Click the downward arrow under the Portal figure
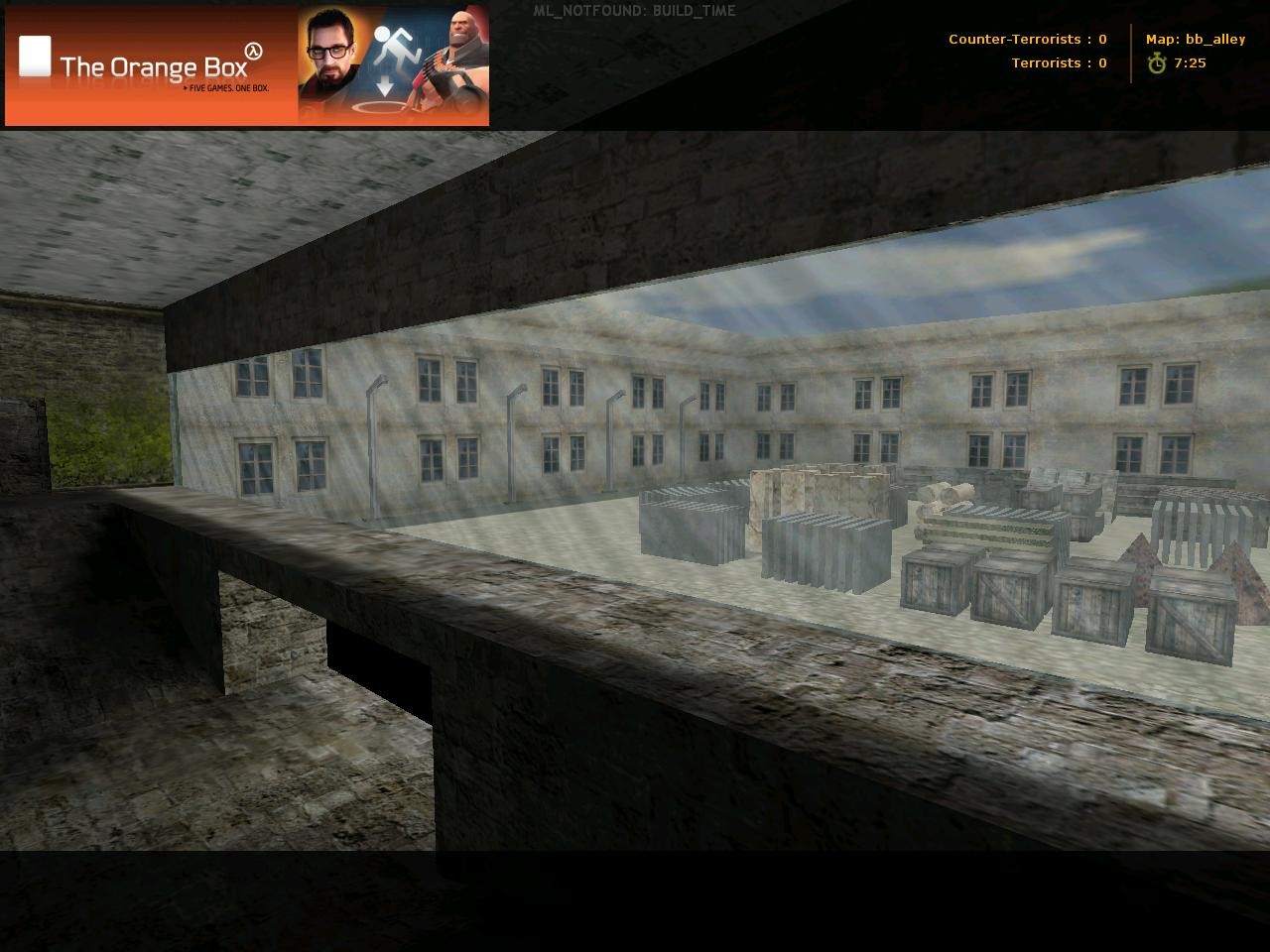1270x952 pixels. point(385,83)
